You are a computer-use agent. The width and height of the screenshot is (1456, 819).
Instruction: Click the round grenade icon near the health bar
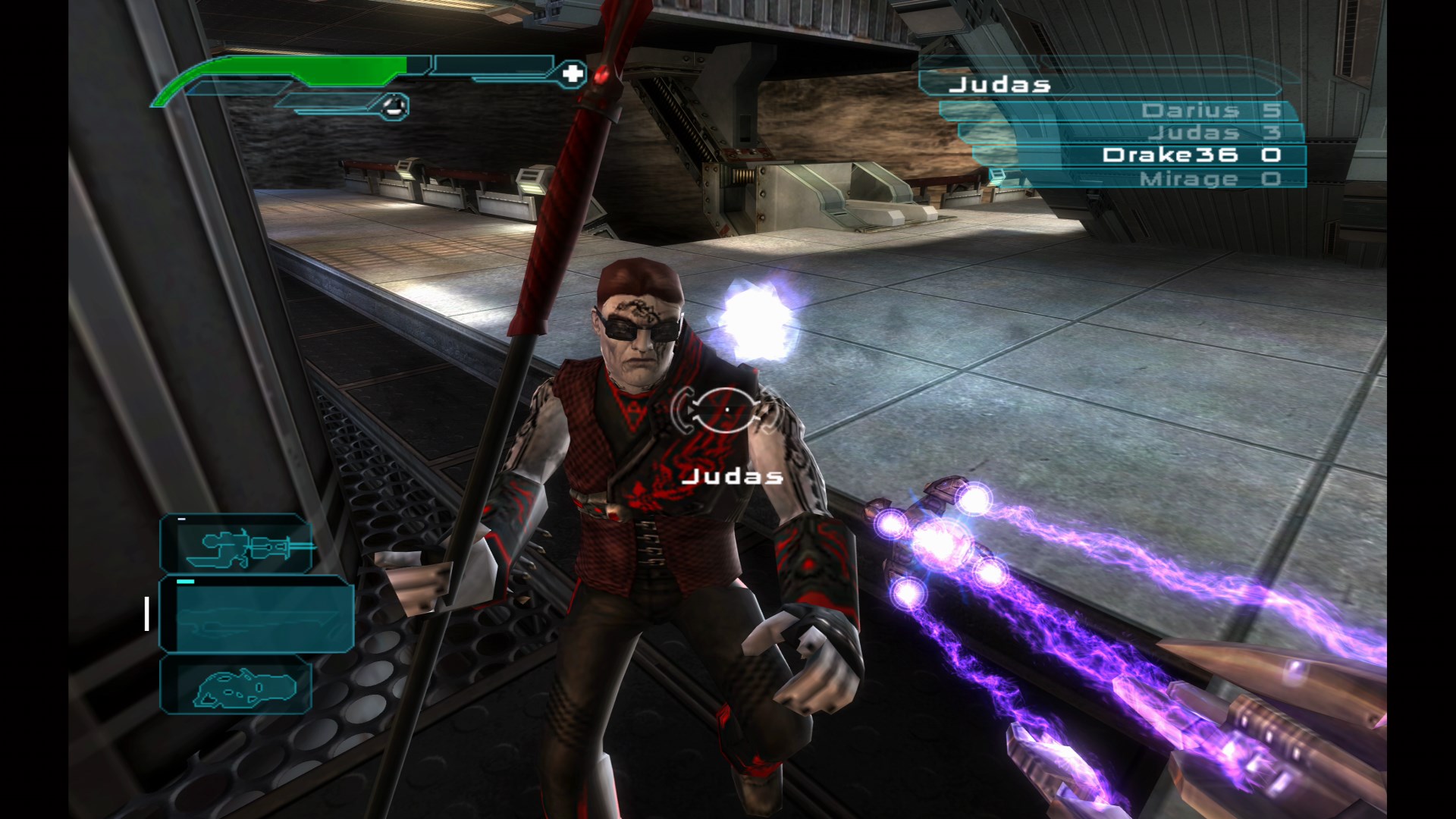(394, 105)
